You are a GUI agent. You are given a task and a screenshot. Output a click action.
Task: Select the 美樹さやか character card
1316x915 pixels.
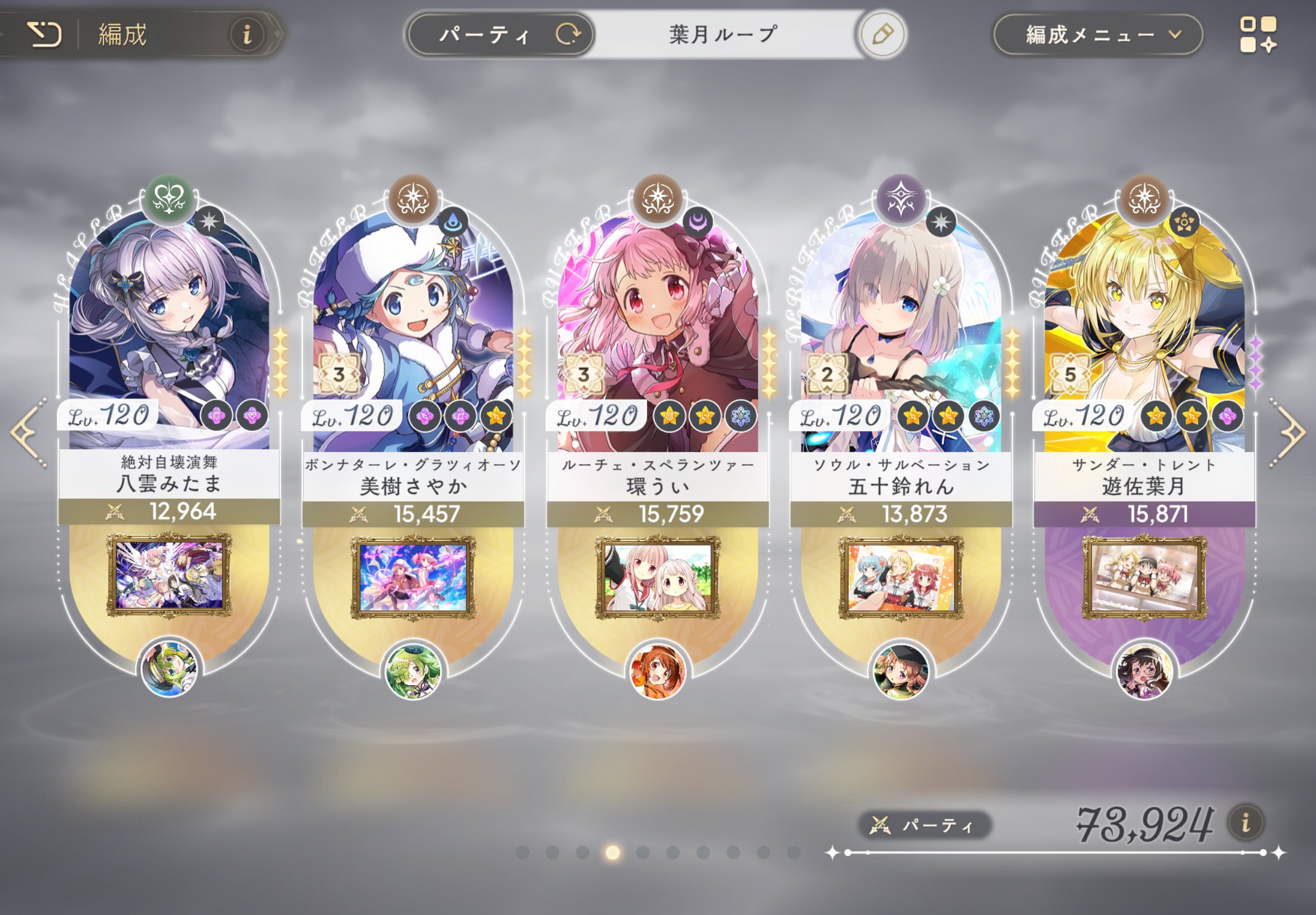(x=413, y=333)
